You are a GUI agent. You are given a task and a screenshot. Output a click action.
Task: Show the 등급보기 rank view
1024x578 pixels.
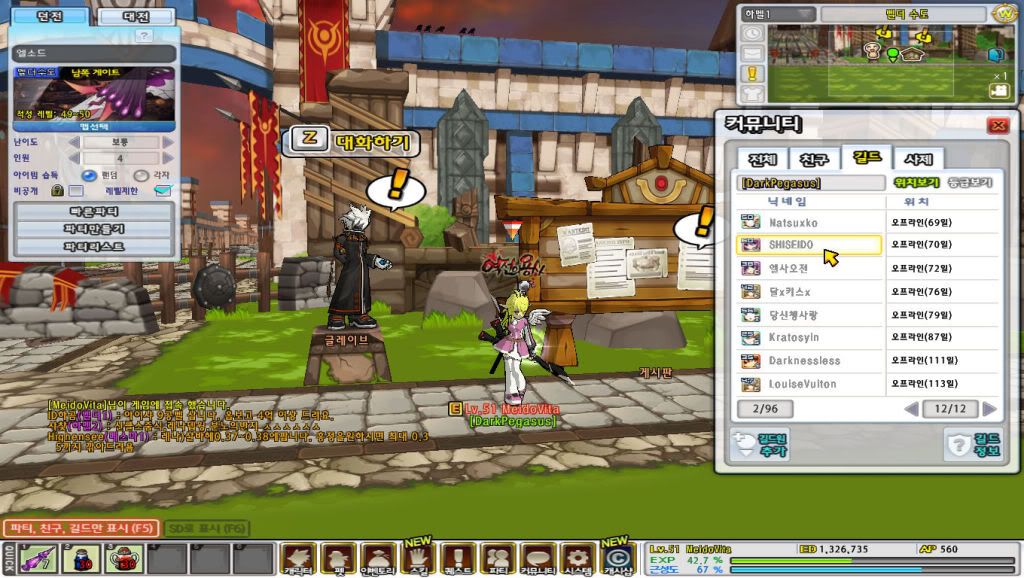969,183
